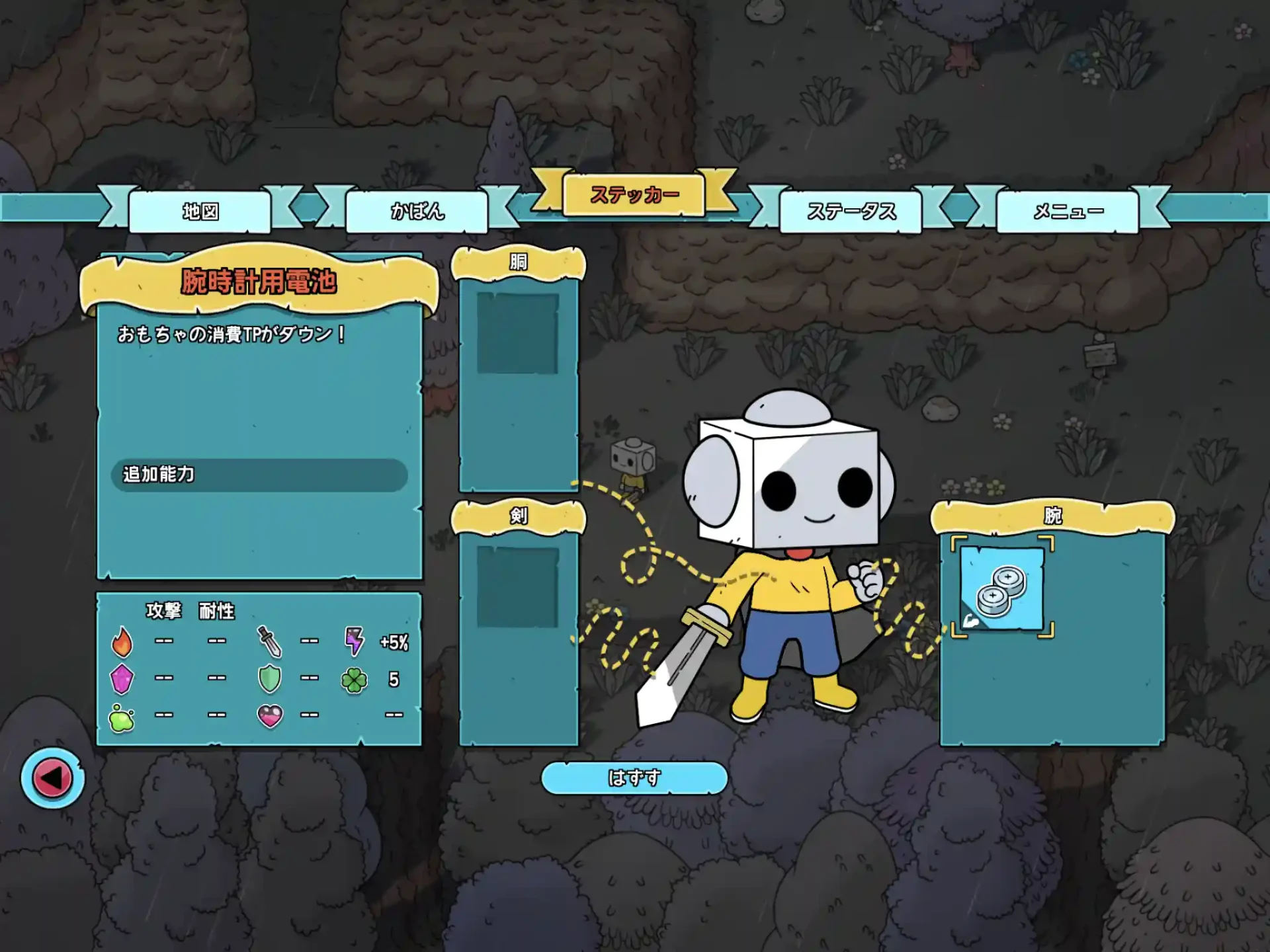Select the ステッカー sticker tab
Viewport: 1270px width, 952px height.
634,195
